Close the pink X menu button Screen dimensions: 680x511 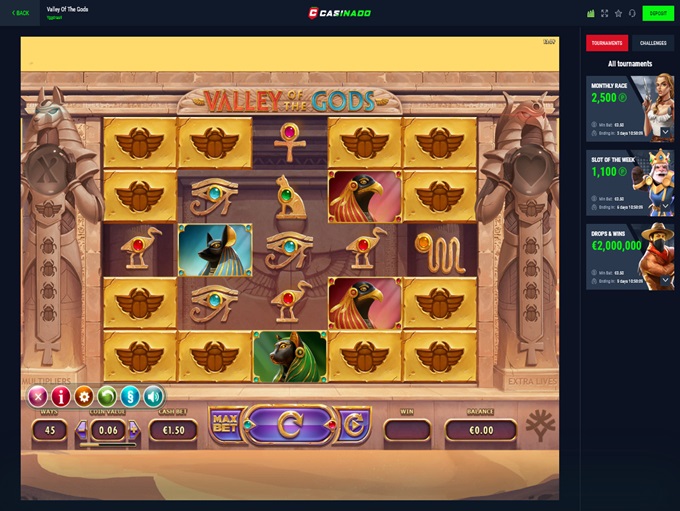38,396
